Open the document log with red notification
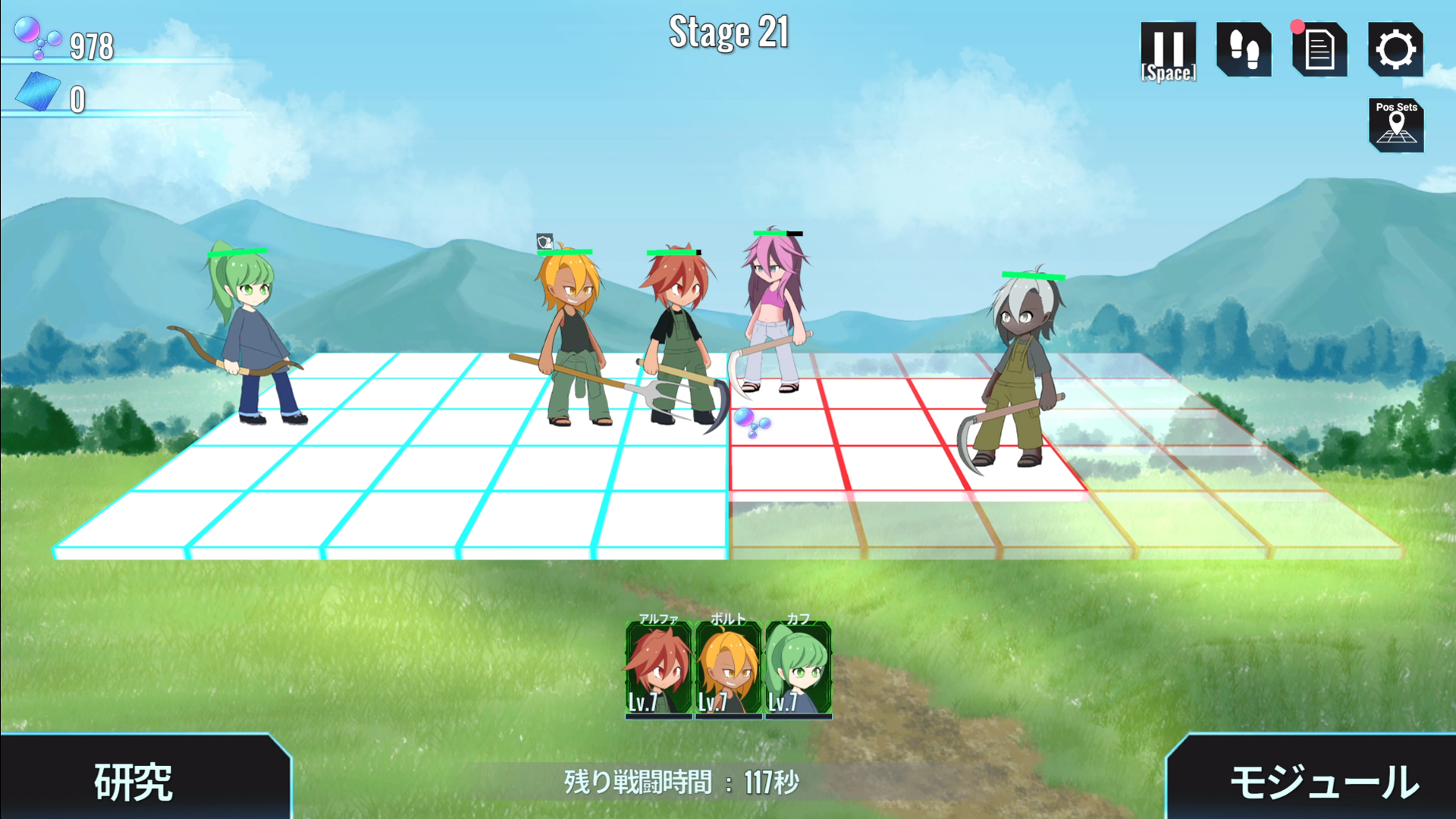This screenshot has height=819, width=1456. pos(1319,50)
